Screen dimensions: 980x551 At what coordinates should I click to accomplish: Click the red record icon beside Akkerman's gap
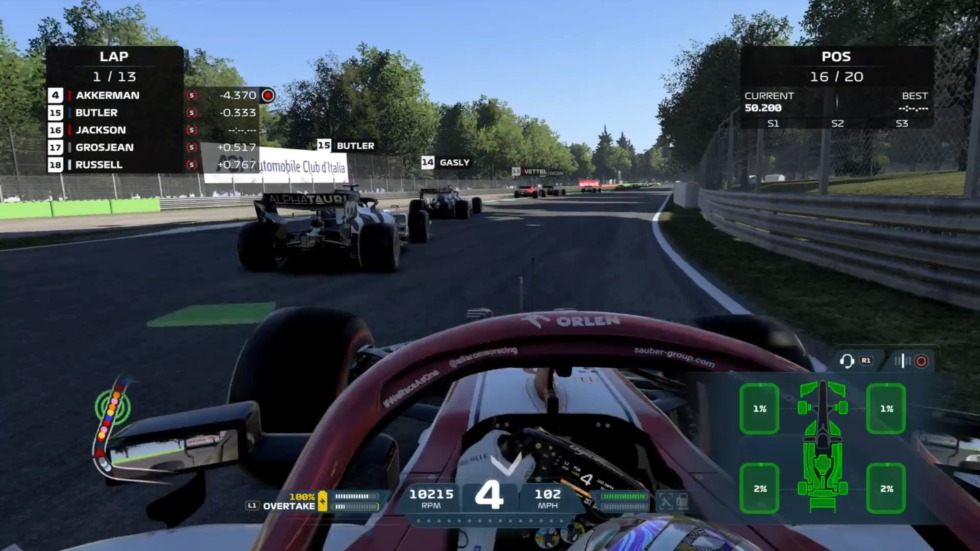[x=268, y=96]
